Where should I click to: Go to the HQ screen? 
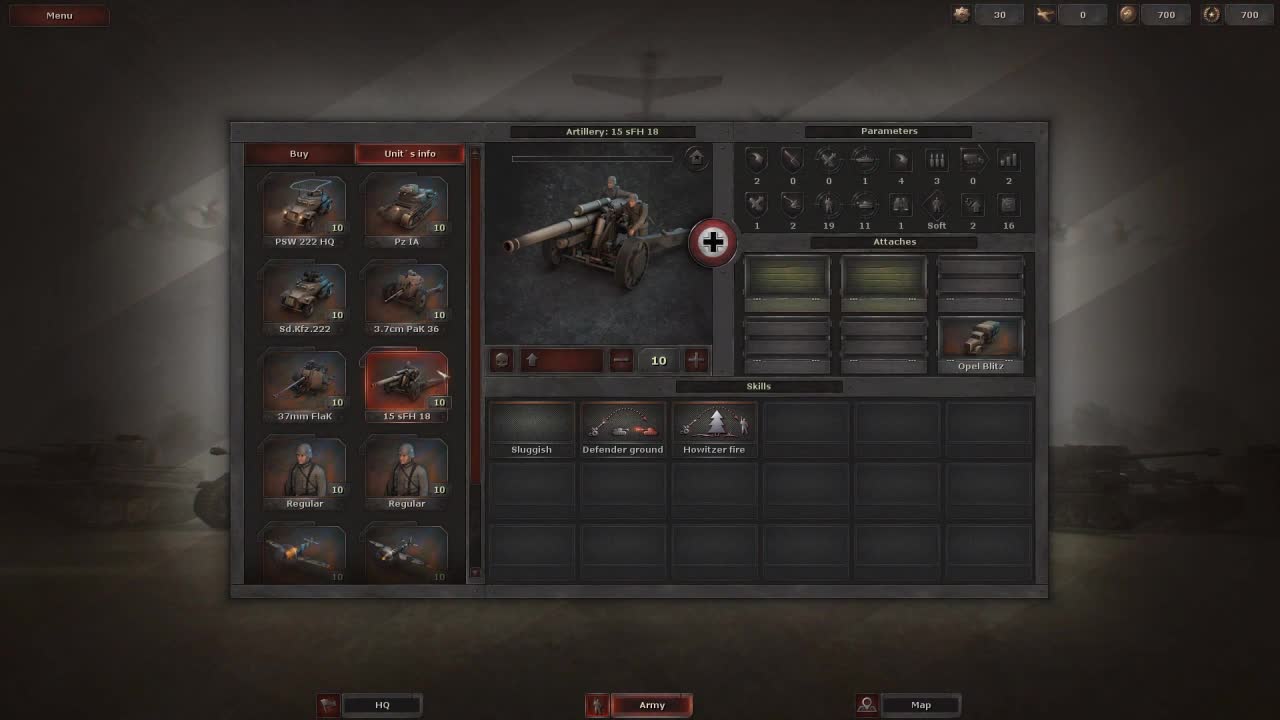pos(383,705)
